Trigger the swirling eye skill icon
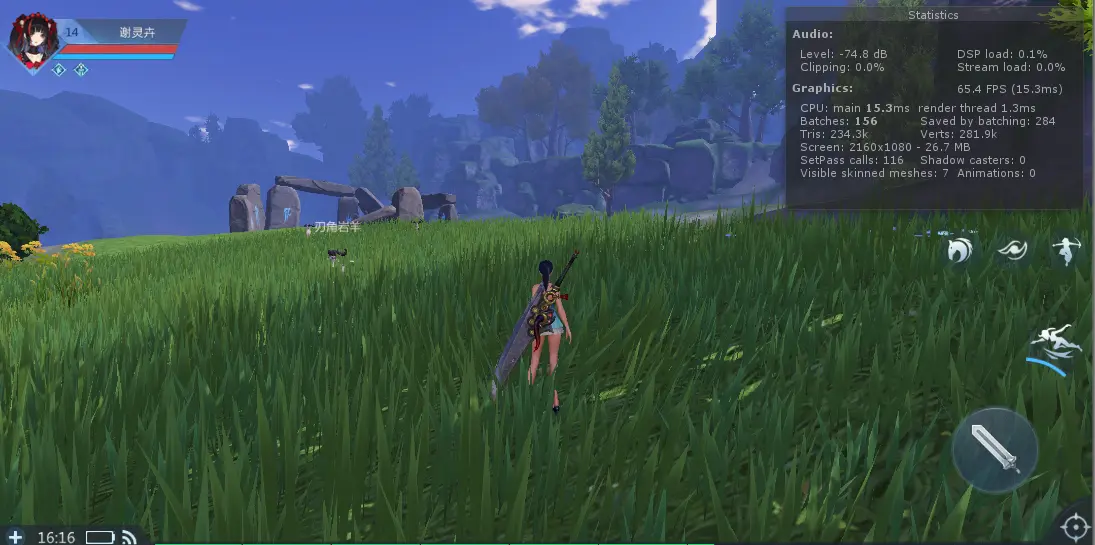 click(1012, 250)
